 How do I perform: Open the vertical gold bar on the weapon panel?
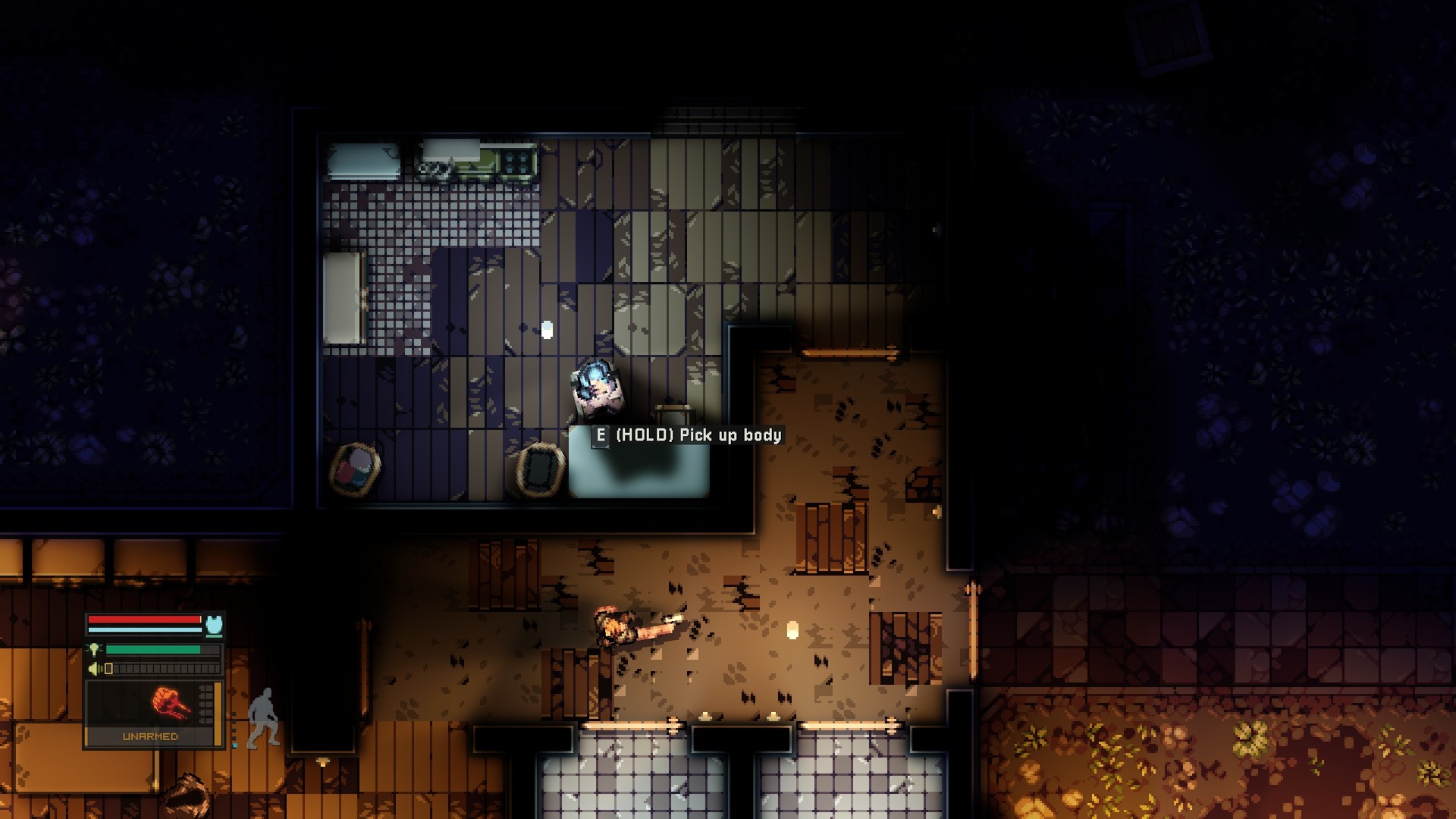click(218, 713)
